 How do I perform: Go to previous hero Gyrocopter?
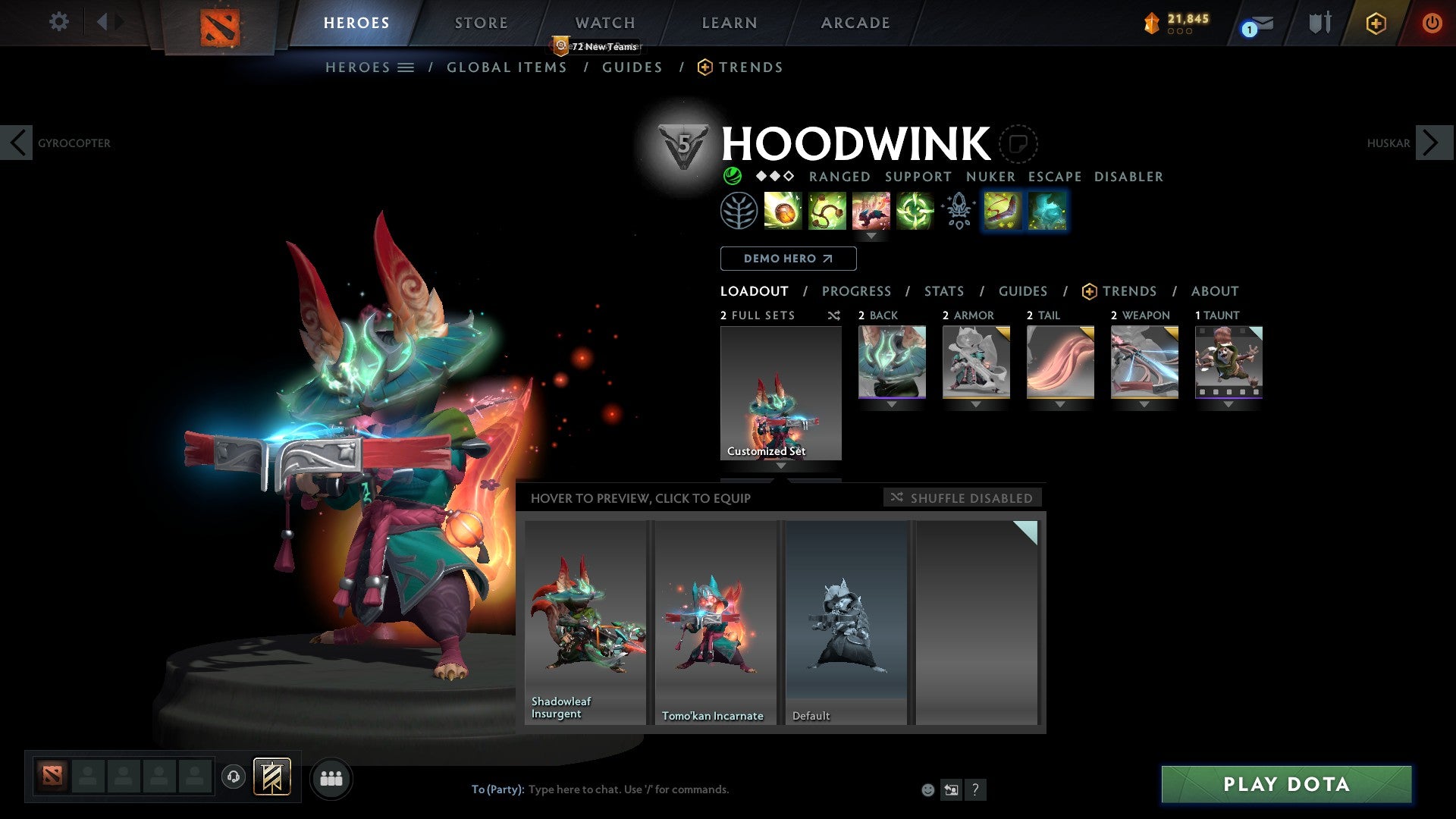tap(17, 143)
